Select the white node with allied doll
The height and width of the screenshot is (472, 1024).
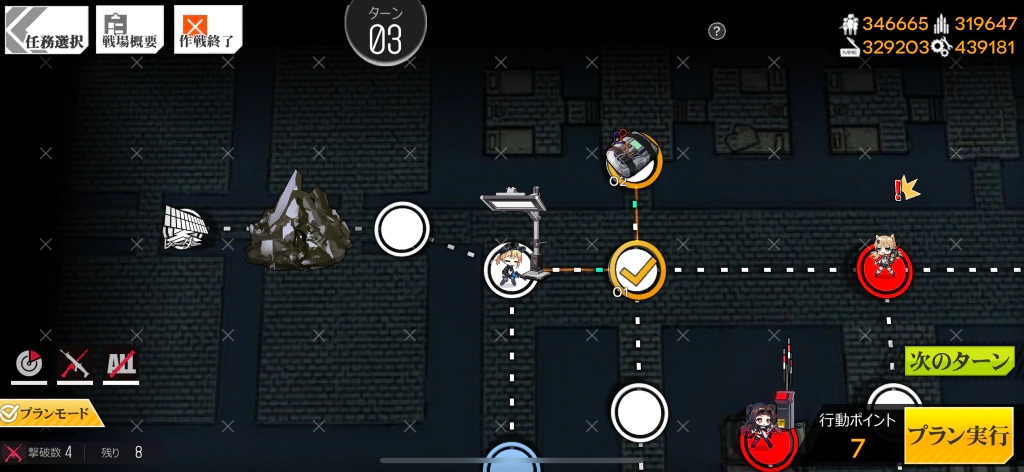[512, 270]
